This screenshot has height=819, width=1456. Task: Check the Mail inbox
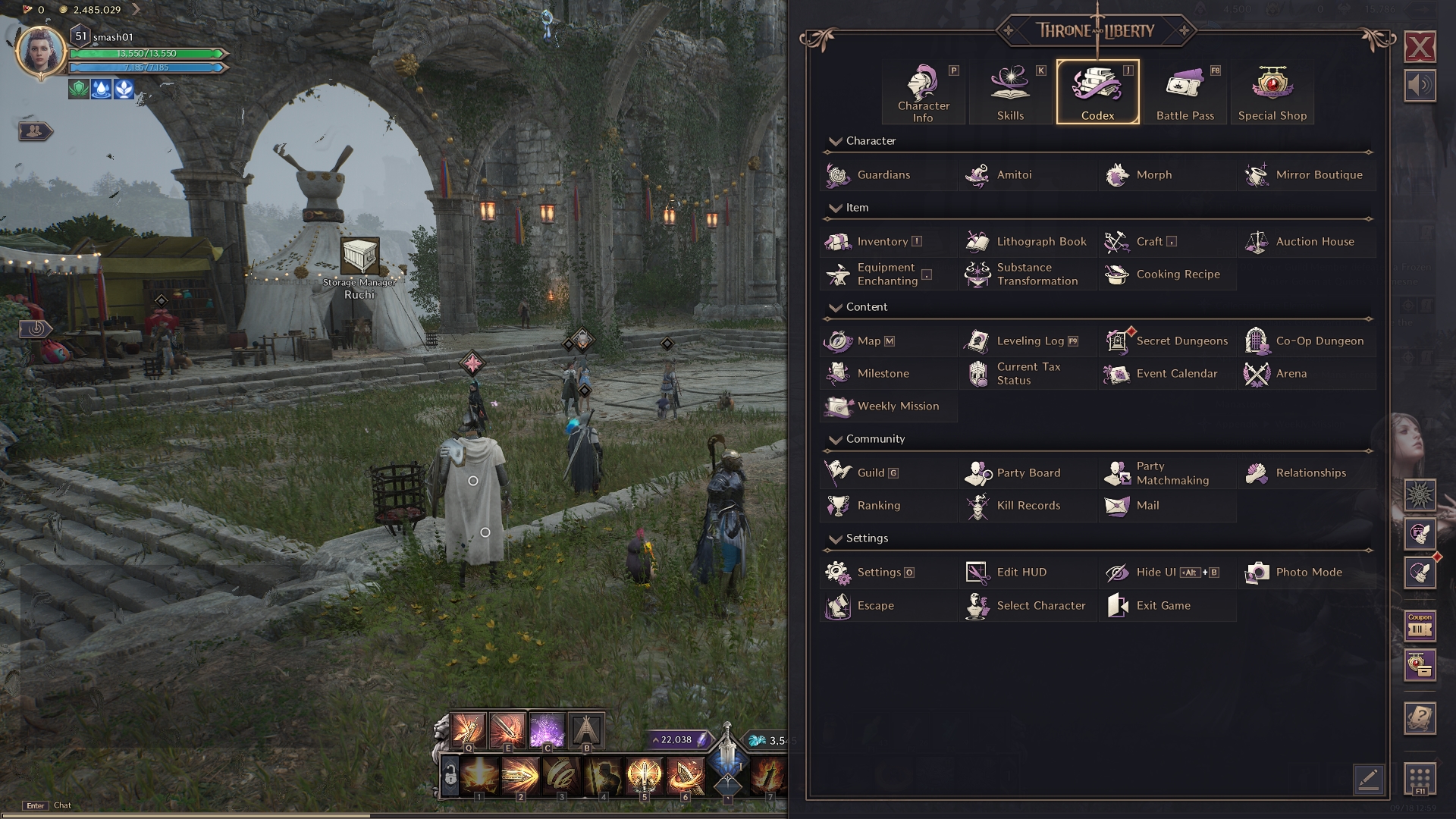coord(1147,506)
